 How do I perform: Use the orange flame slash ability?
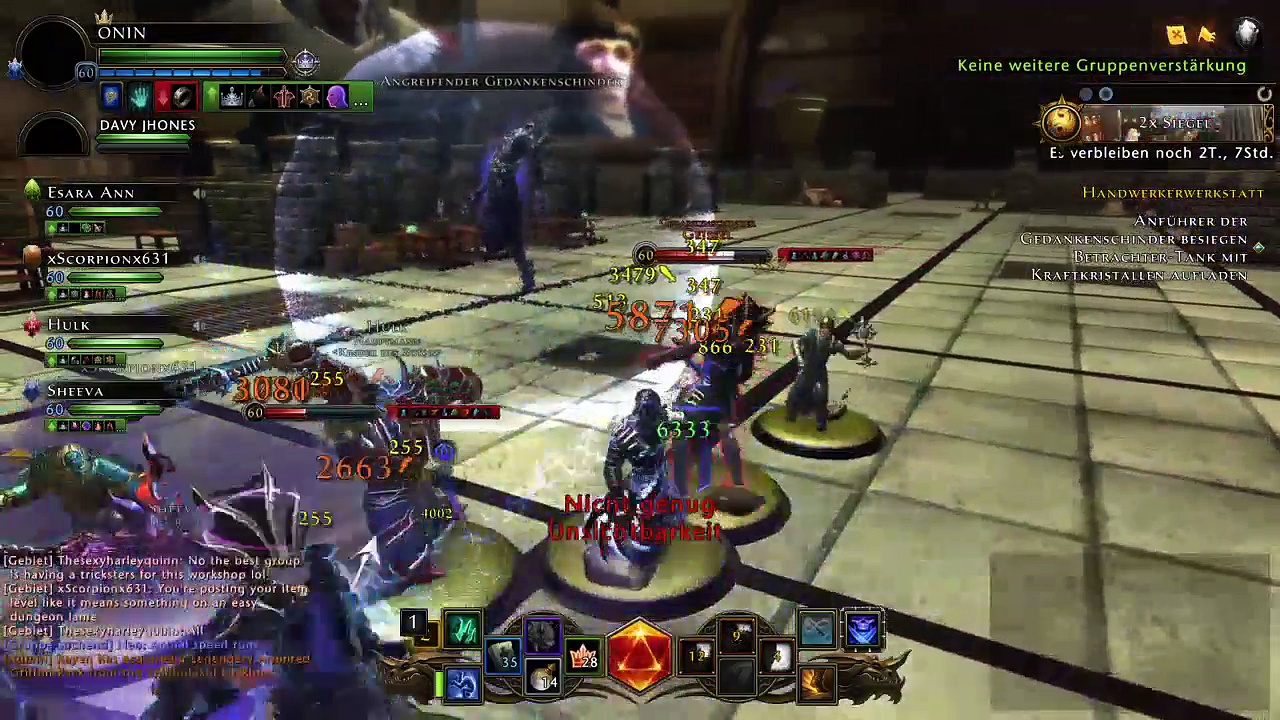tap(816, 683)
